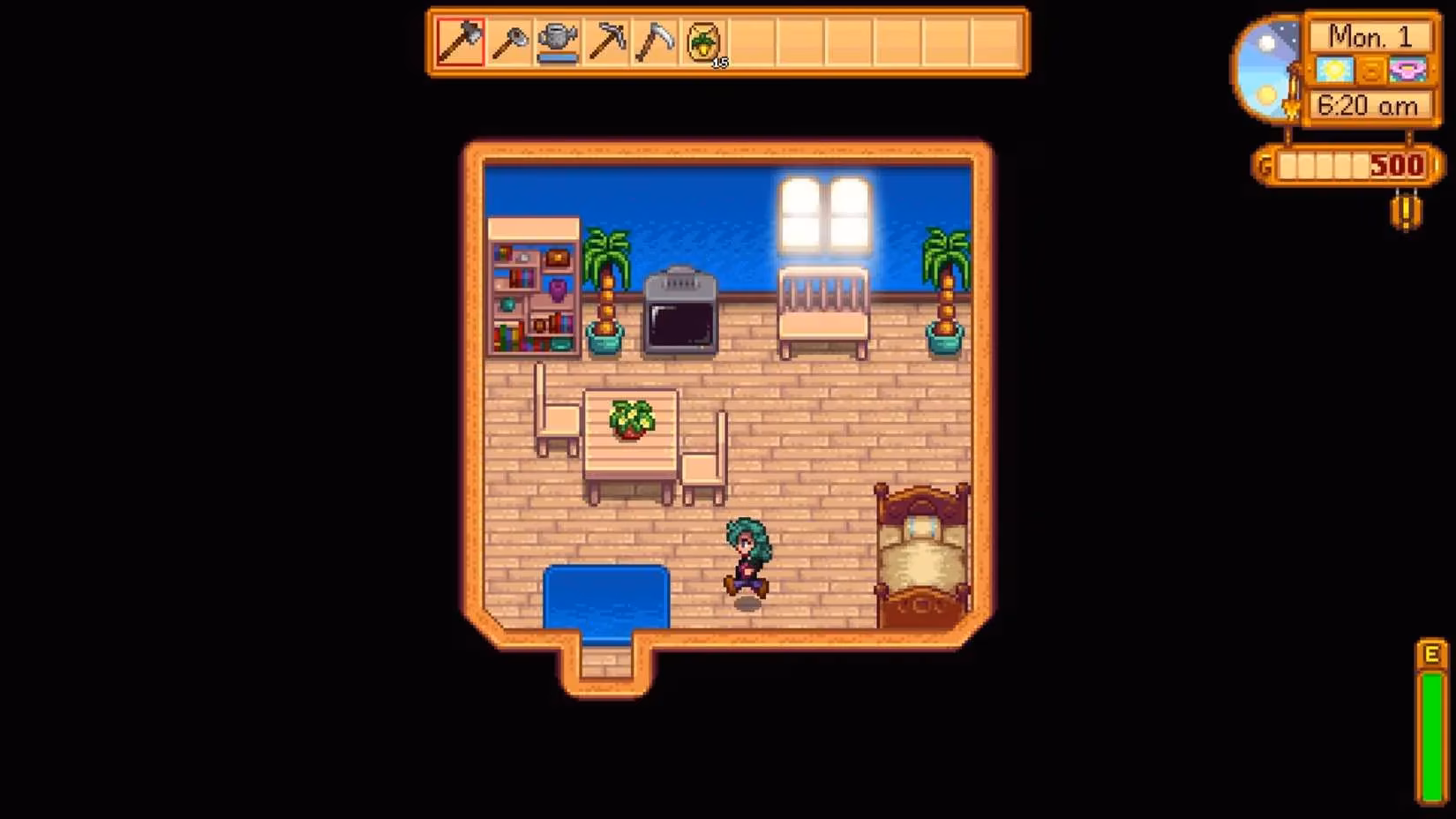This screenshot has height=819, width=1456.
Task: Click the sun weather icon
Action: pos(1335,71)
